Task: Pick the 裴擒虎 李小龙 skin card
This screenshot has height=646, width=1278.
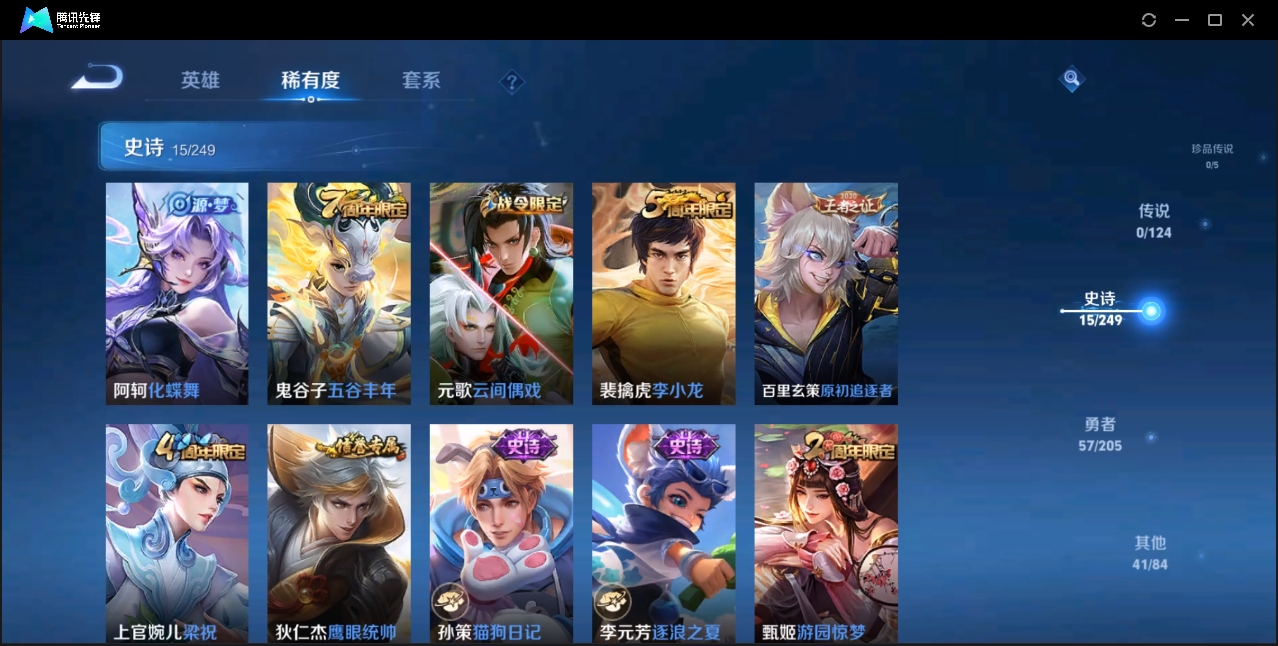Action: point(663,293)
